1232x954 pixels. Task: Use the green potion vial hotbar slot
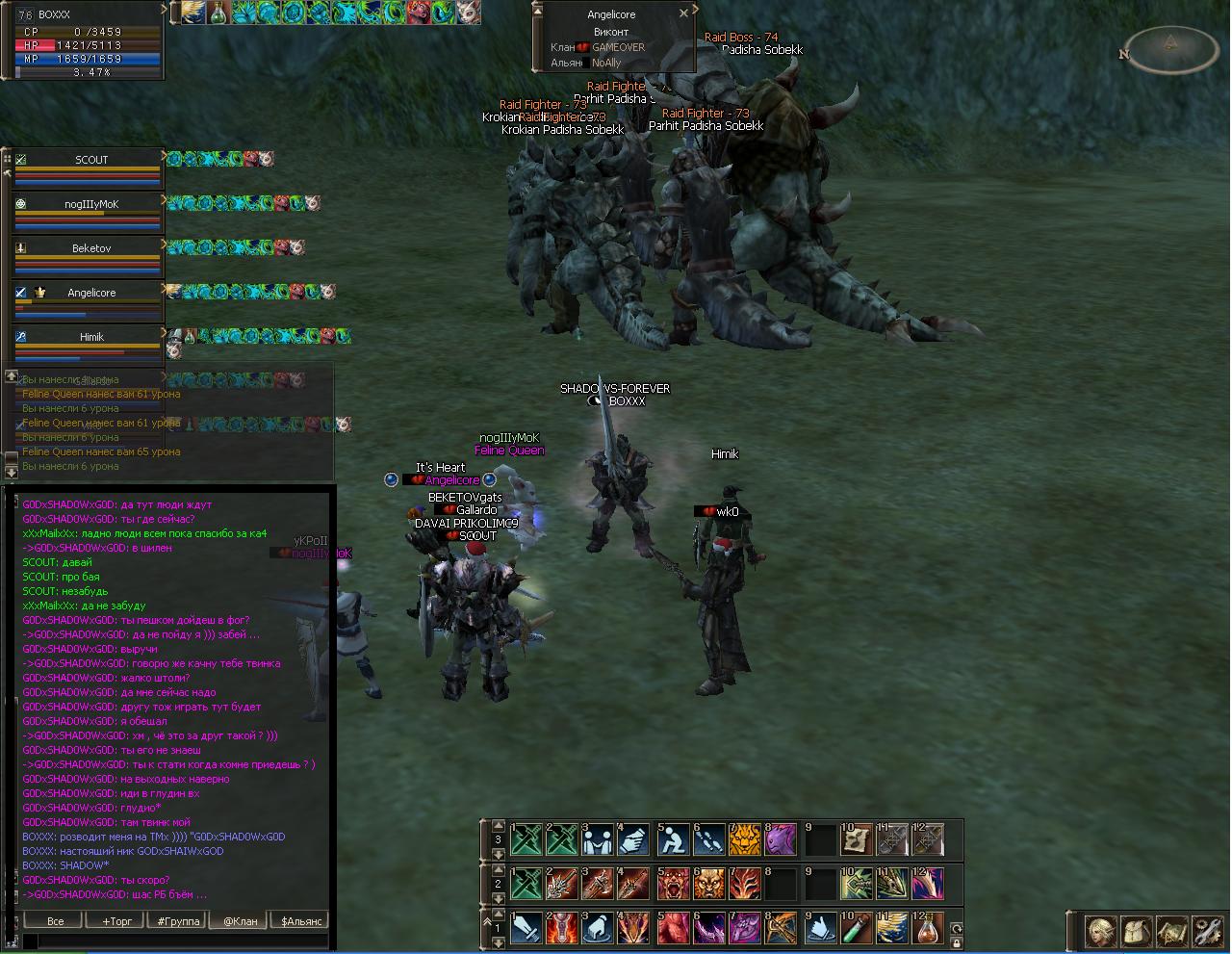(855, 928)
